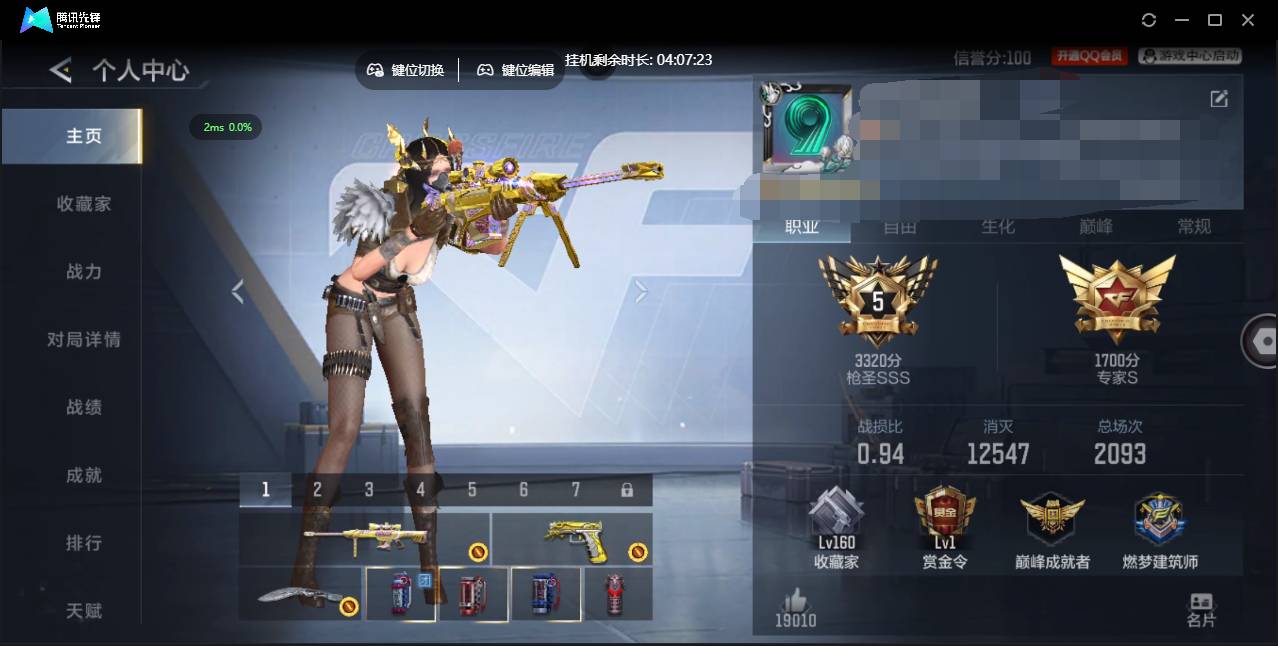The width and height of the screenshot is (1278, 646).
Task: Select 战力 in the left menu
Action: point(84,272)
